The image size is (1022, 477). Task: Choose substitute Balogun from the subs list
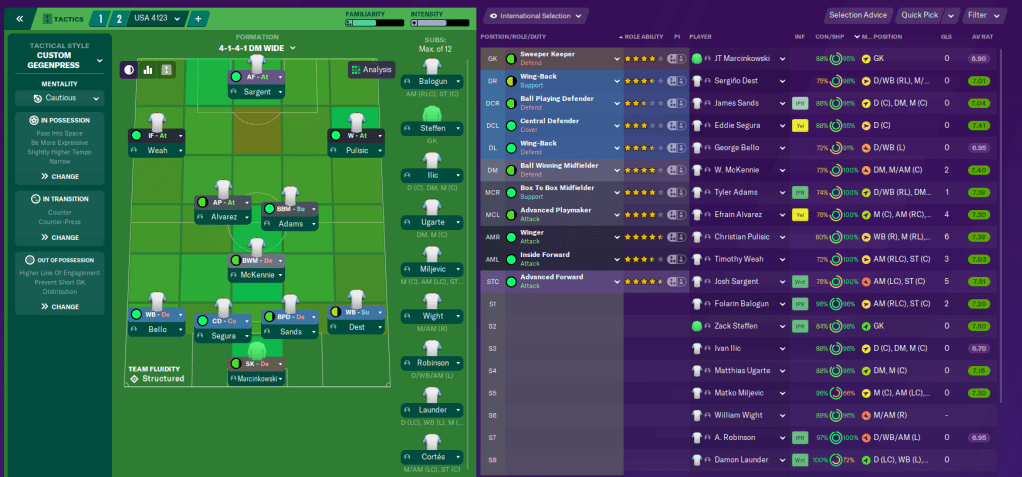tap(433, 81)
